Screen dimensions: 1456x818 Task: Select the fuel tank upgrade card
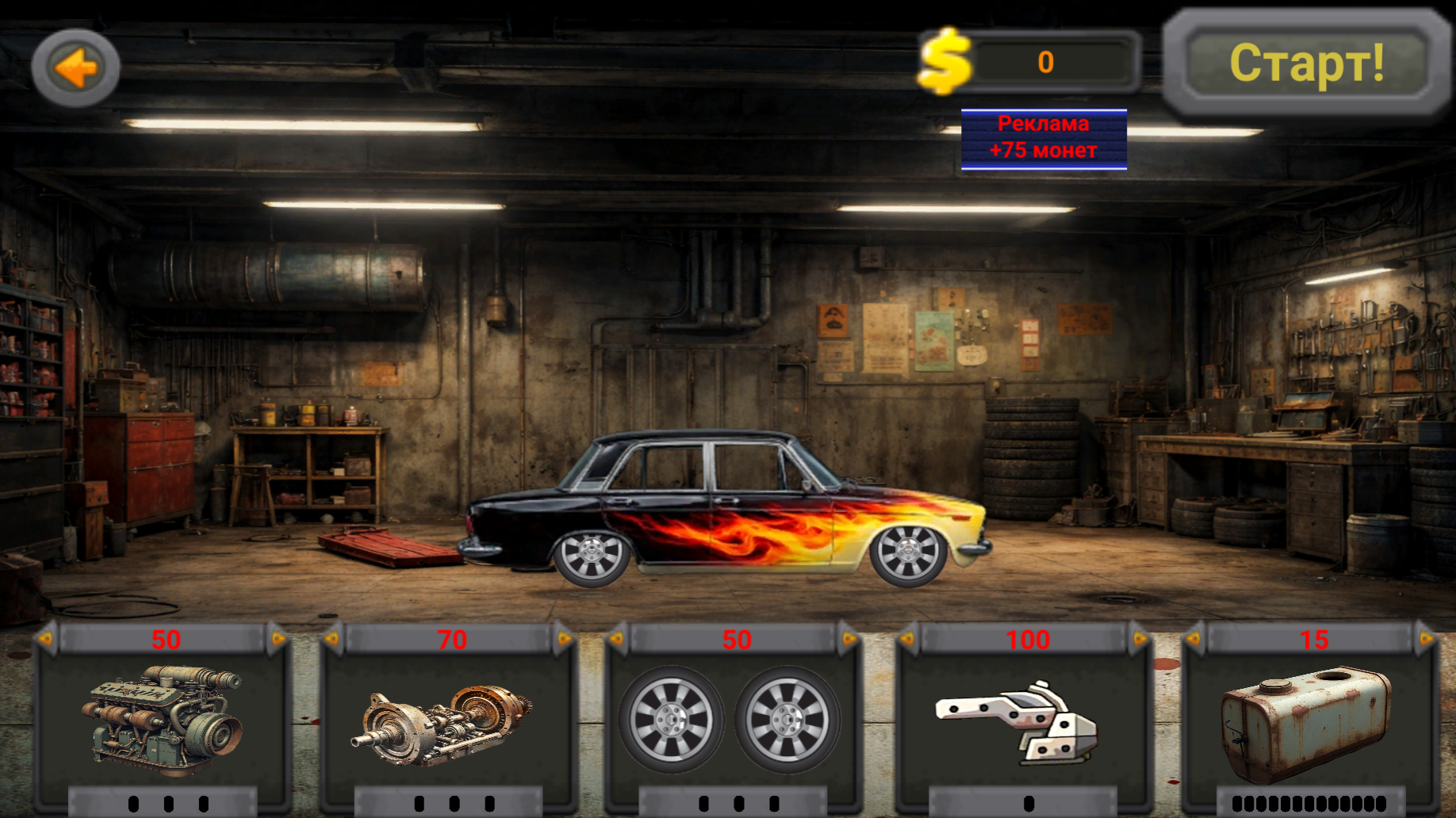coord(1308,721)
